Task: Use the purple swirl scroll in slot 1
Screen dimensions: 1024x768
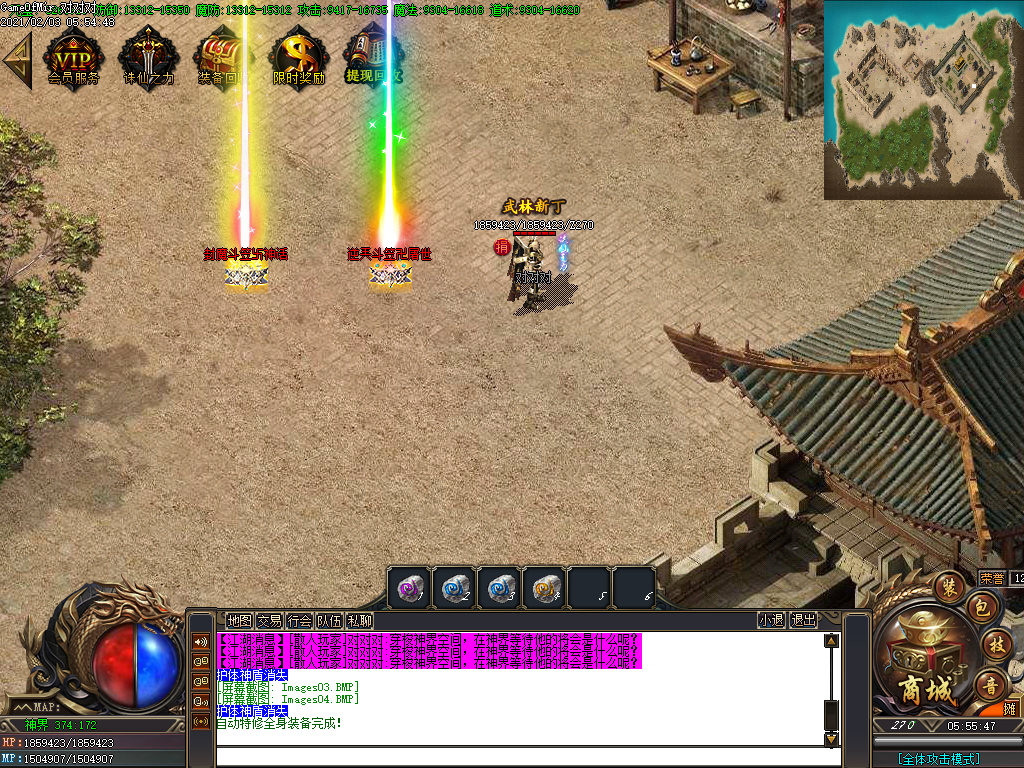Action: click(x=410, y=588)
